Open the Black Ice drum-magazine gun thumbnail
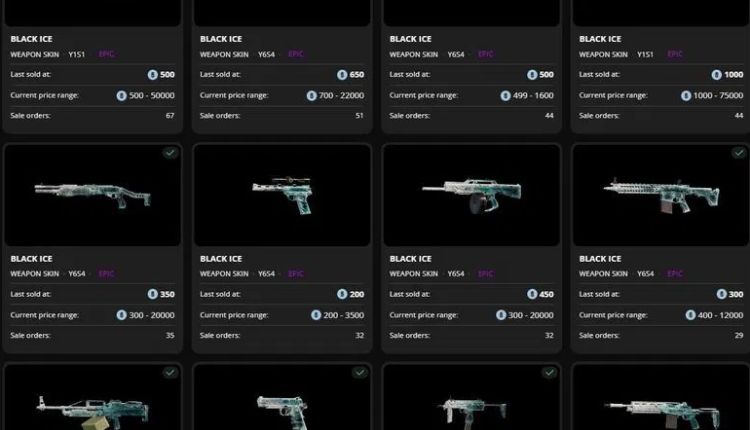750x430 pixels. click(472, 193)
